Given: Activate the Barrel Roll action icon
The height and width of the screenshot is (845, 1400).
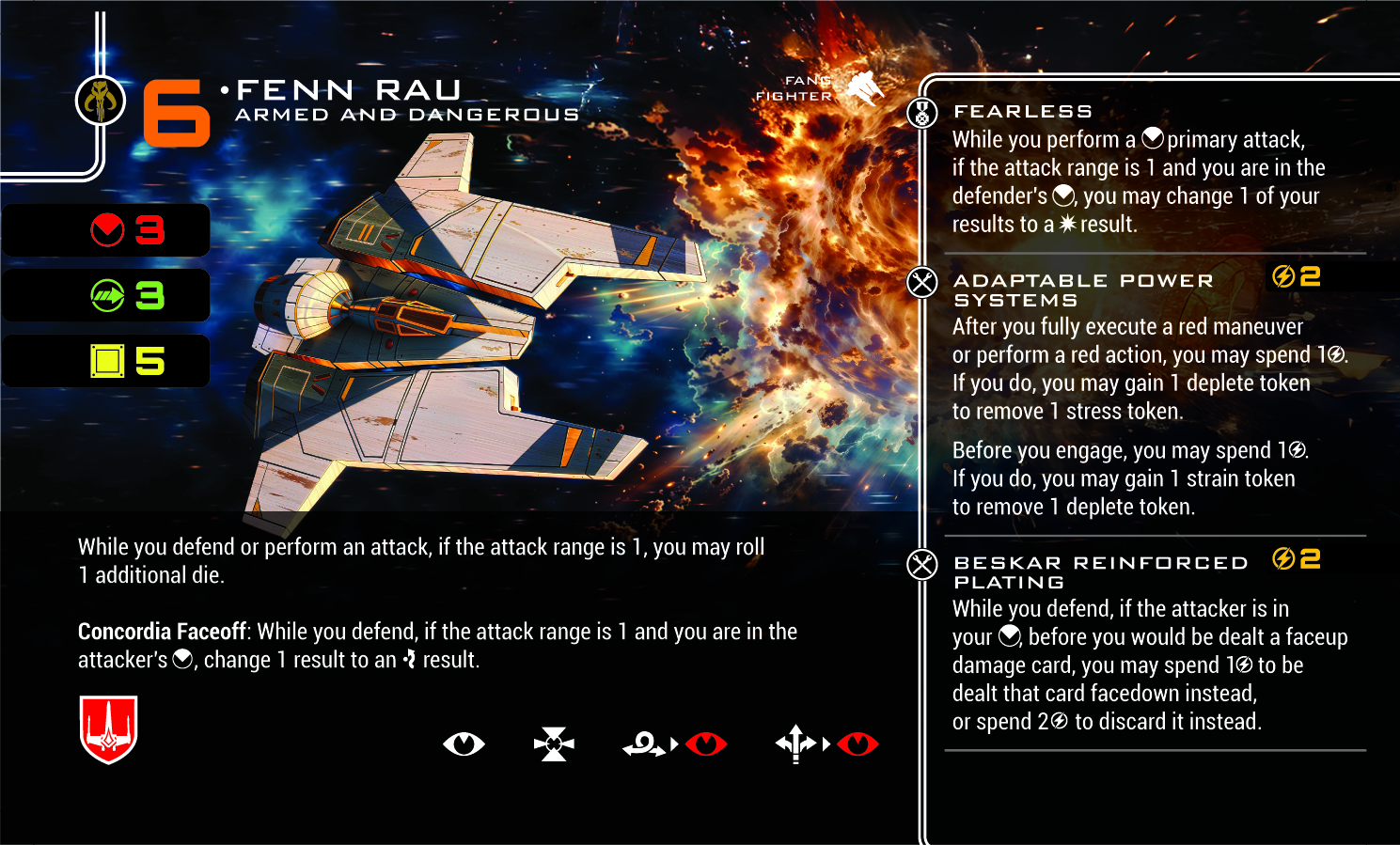Looking at the screenshot, I should [x=644, y=744].
